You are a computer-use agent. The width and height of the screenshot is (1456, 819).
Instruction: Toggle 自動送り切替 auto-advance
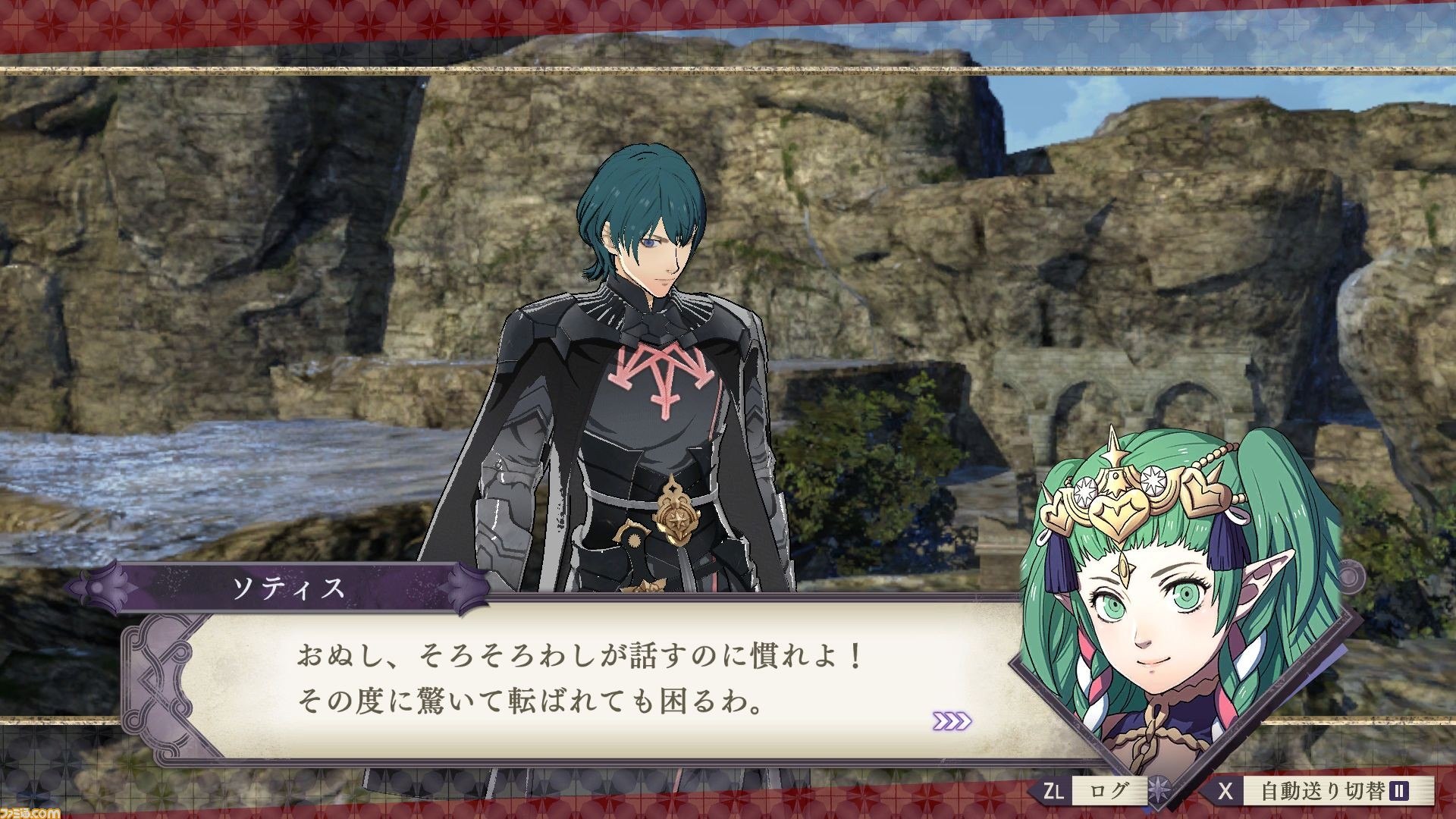pos(1322,792)
